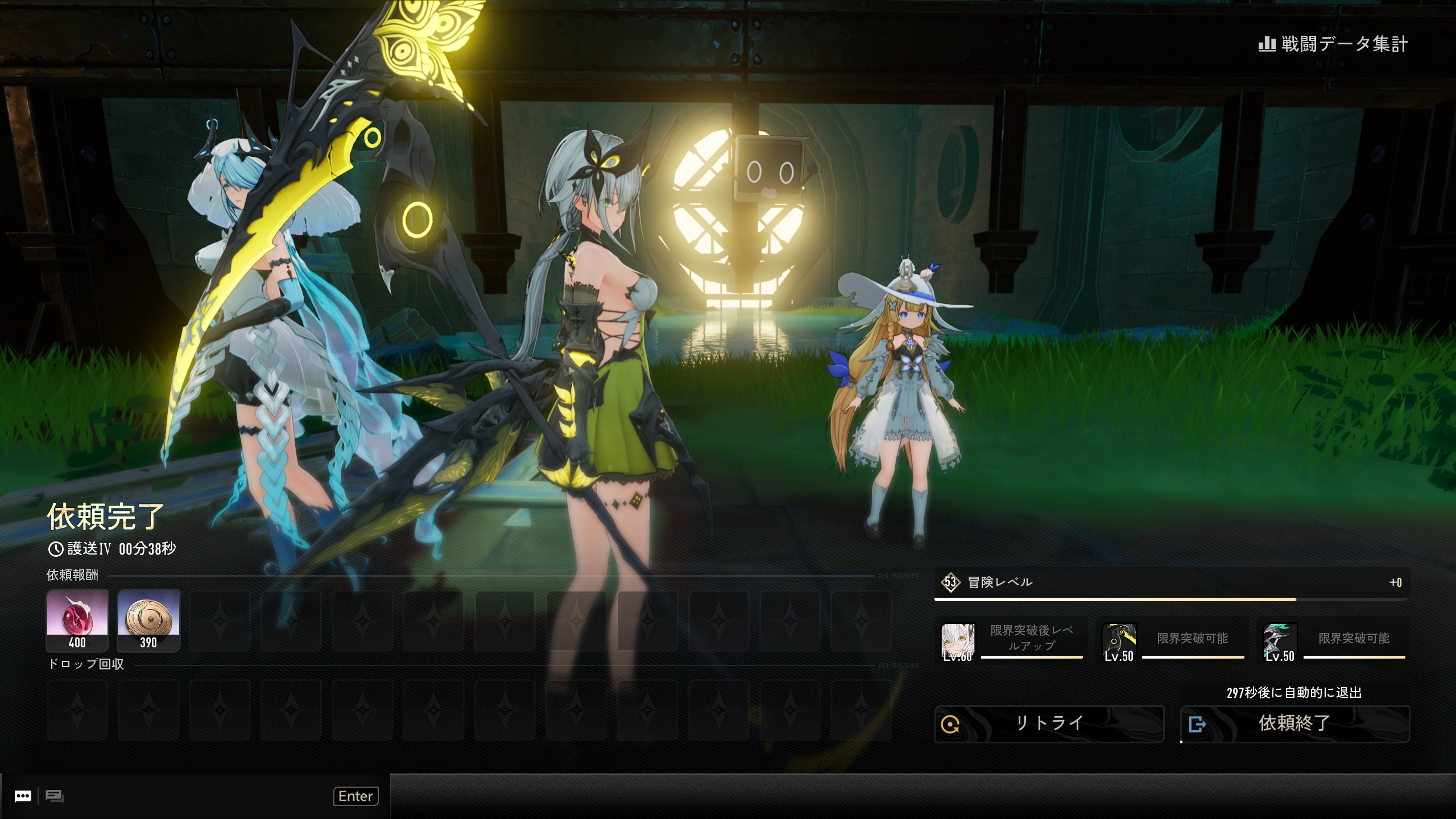Viewport: 1456px width, 819px height.
Task: Select the teal-bladed Lv.50 weapon portrait
Action: point(1280,642)
